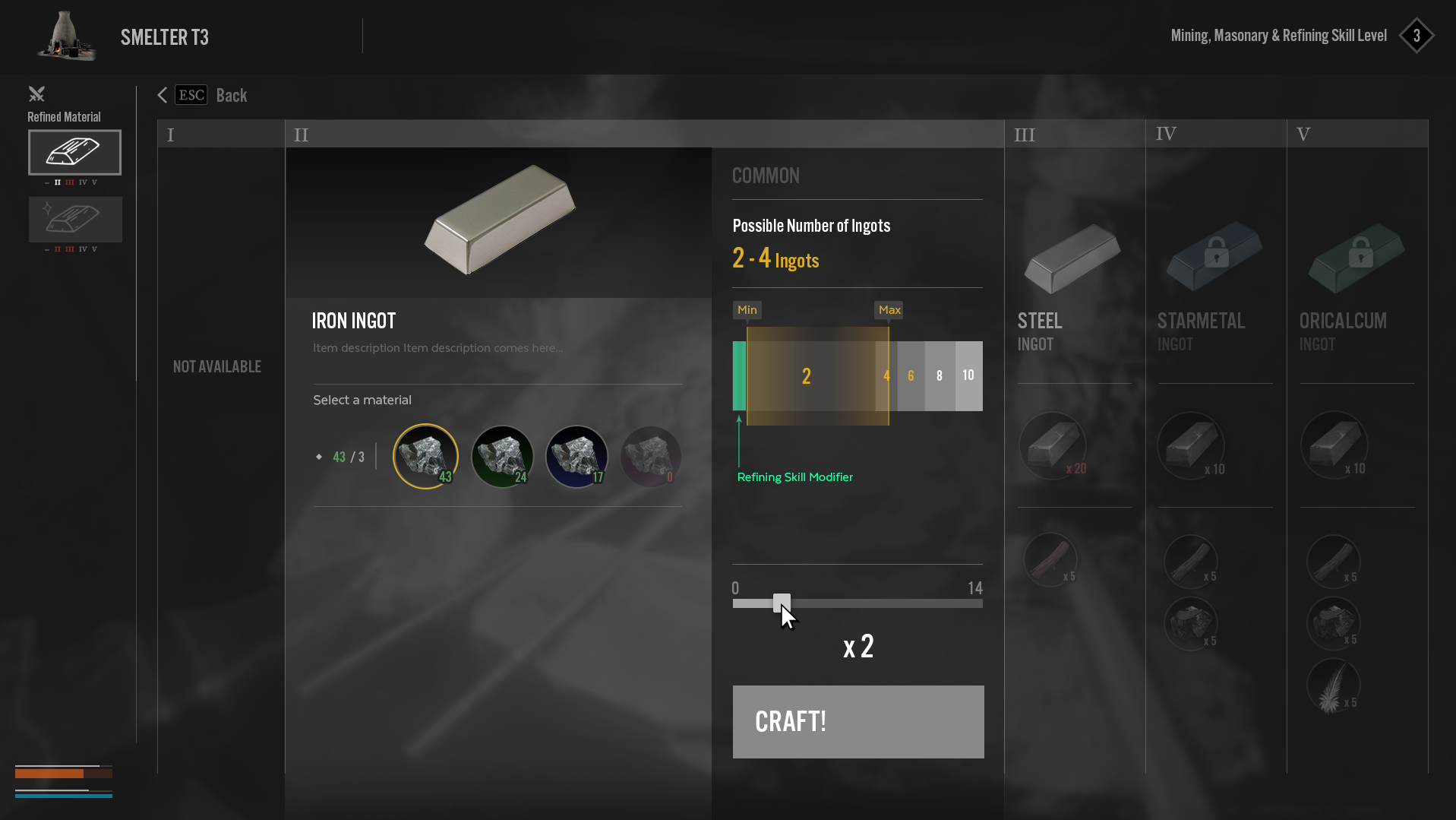Select the first Refined Material ingot category
Viewport: 1456px width, 820px height.
pyautogui.click(x=74, y=152)
